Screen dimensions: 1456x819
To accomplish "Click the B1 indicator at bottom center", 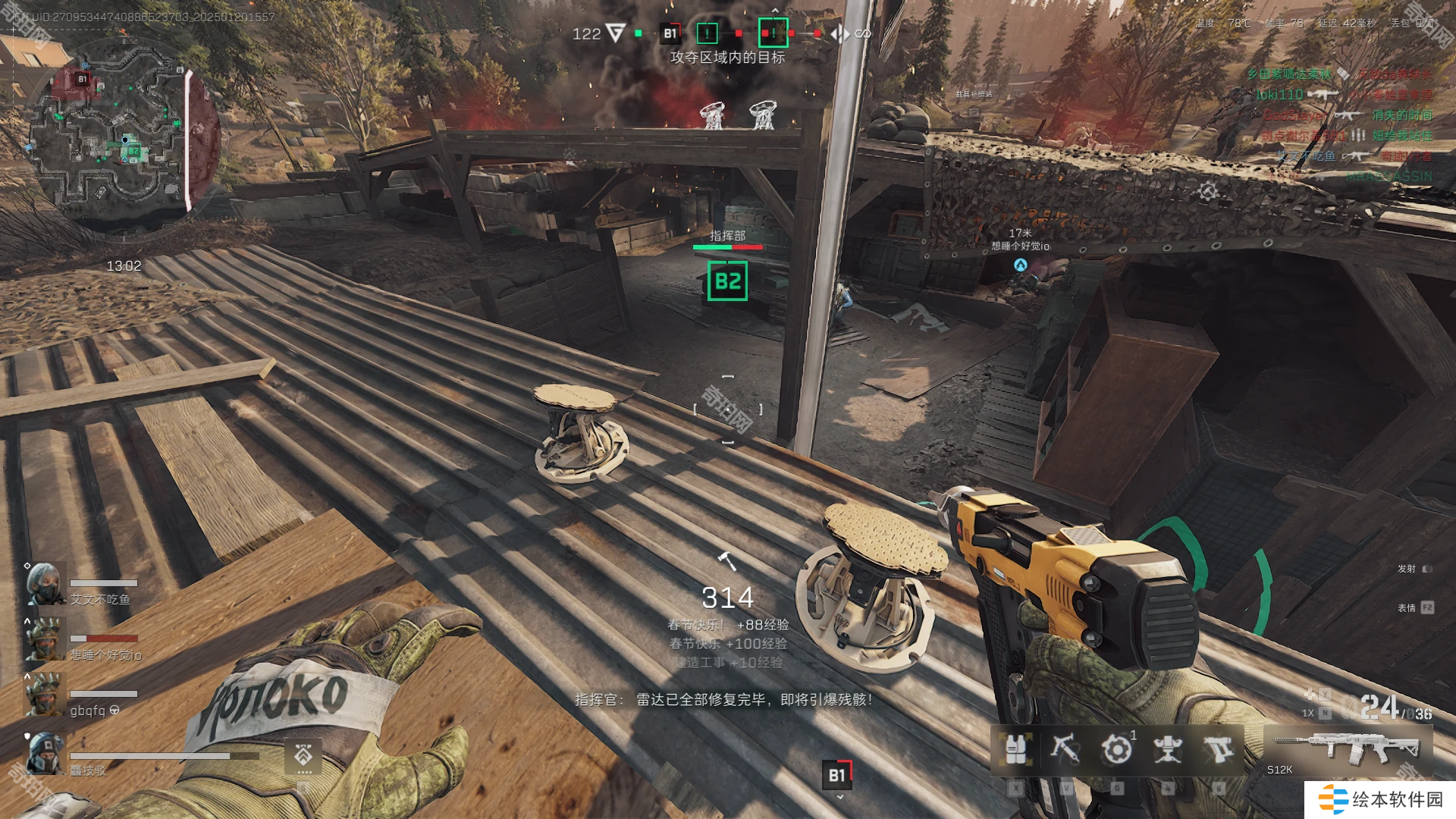I will [x=837, y=775].
